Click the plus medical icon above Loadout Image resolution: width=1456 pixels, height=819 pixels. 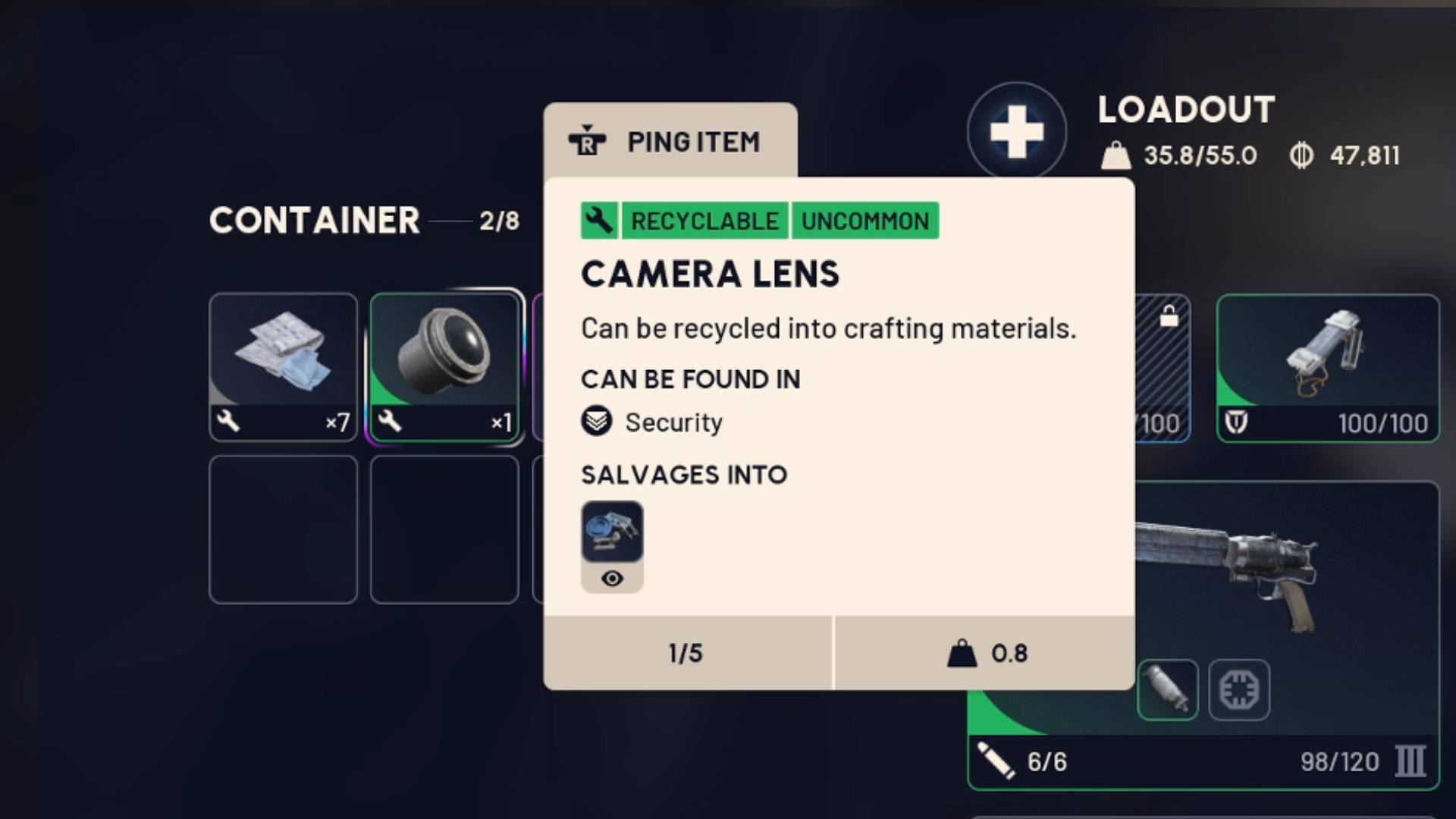(1018, 130)
